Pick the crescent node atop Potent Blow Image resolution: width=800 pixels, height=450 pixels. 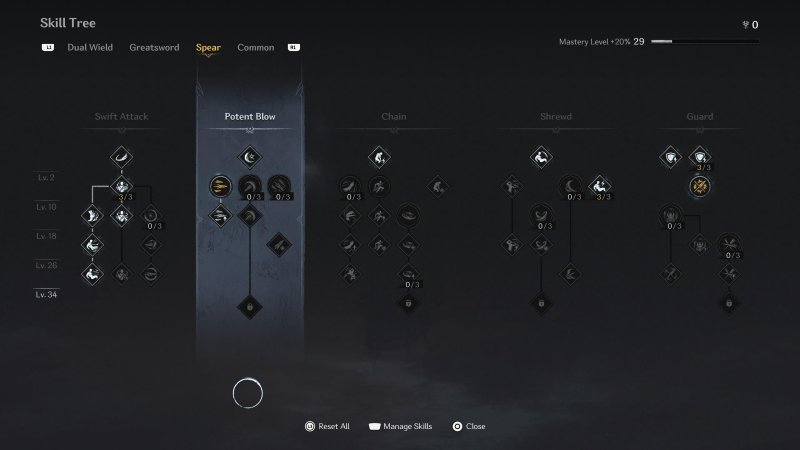pyautogui.click(x=249, y=156)
